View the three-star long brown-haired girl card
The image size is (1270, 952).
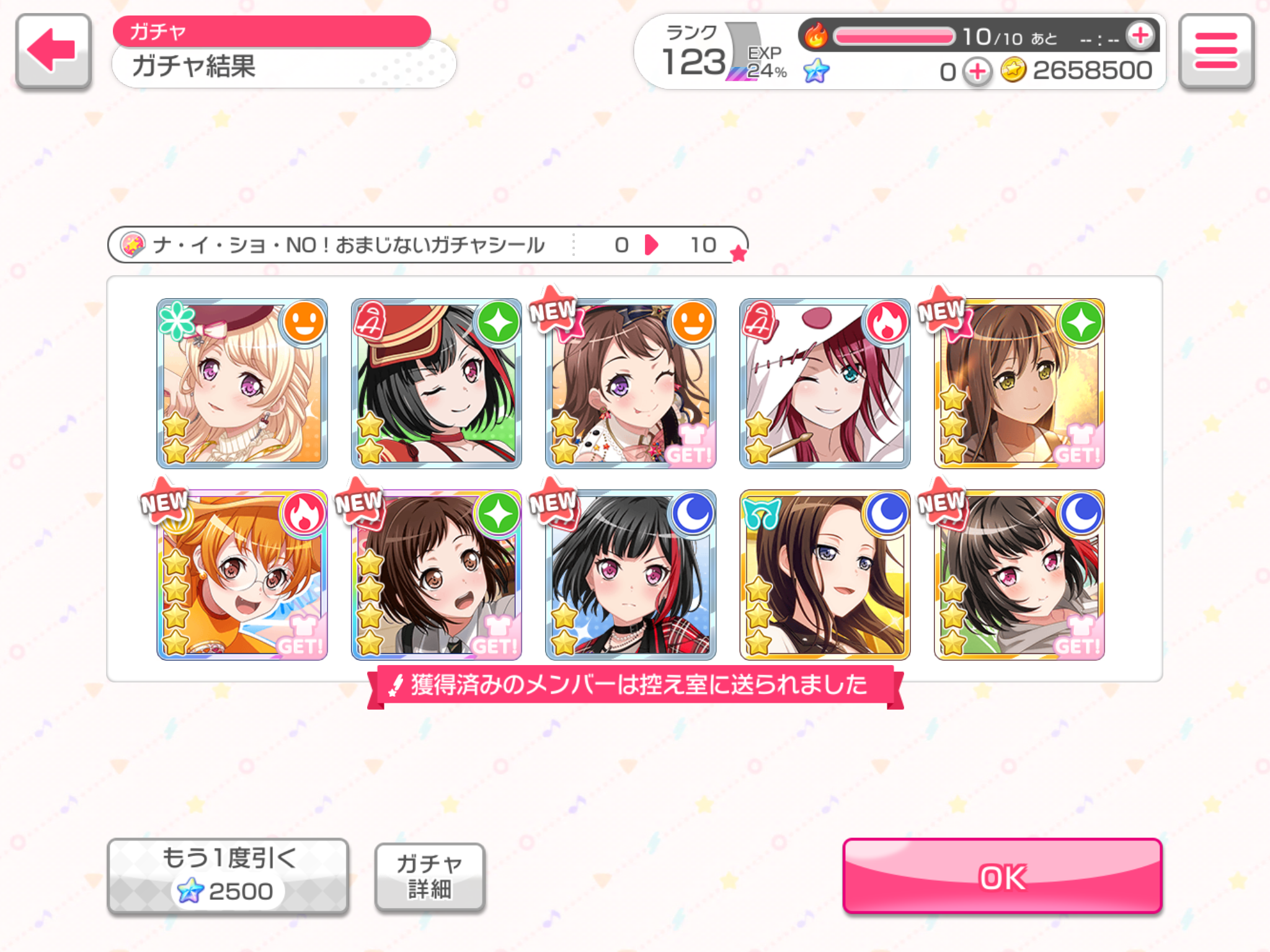coord(1019,383)
